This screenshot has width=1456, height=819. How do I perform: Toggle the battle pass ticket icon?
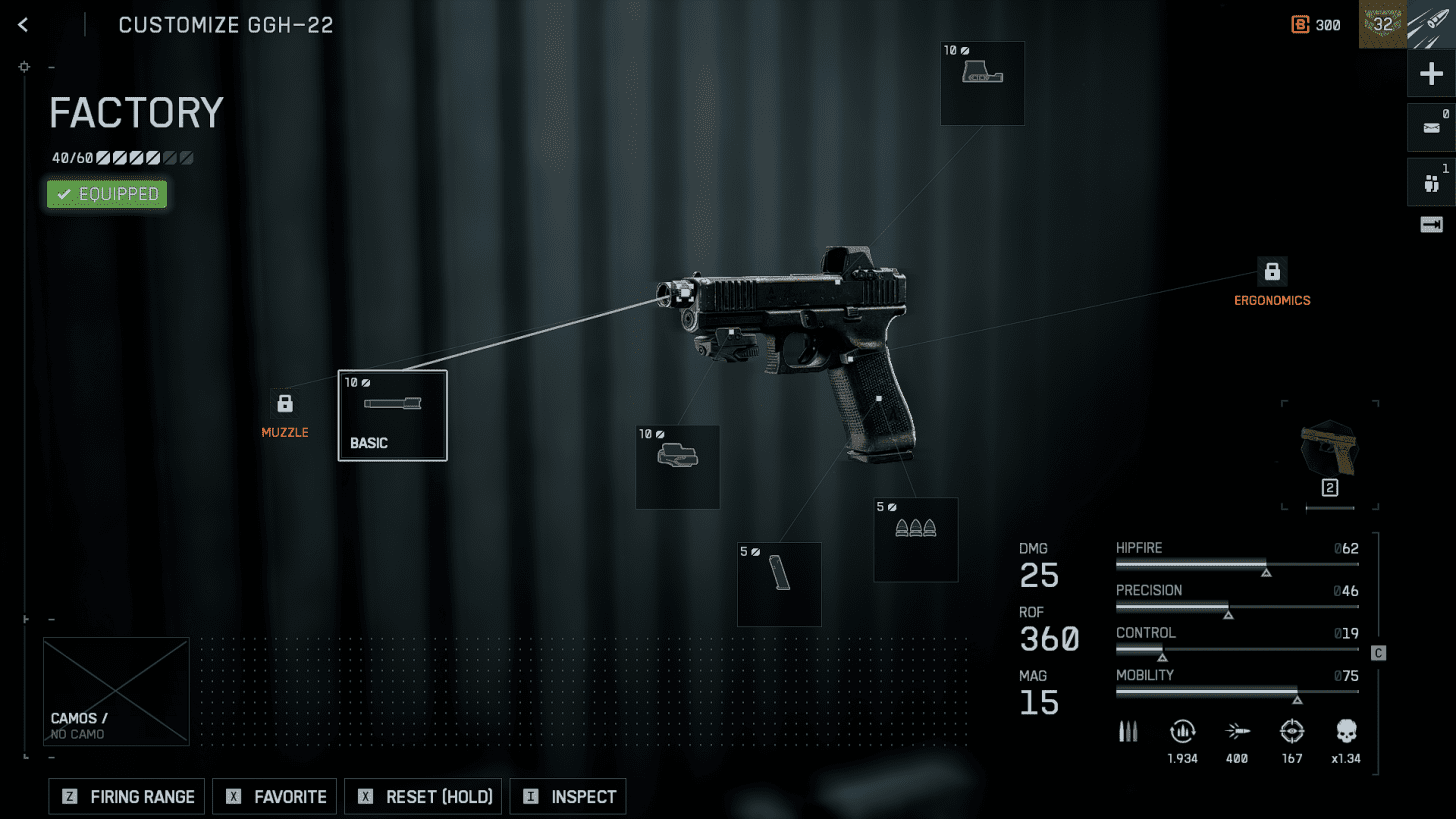1431,224
